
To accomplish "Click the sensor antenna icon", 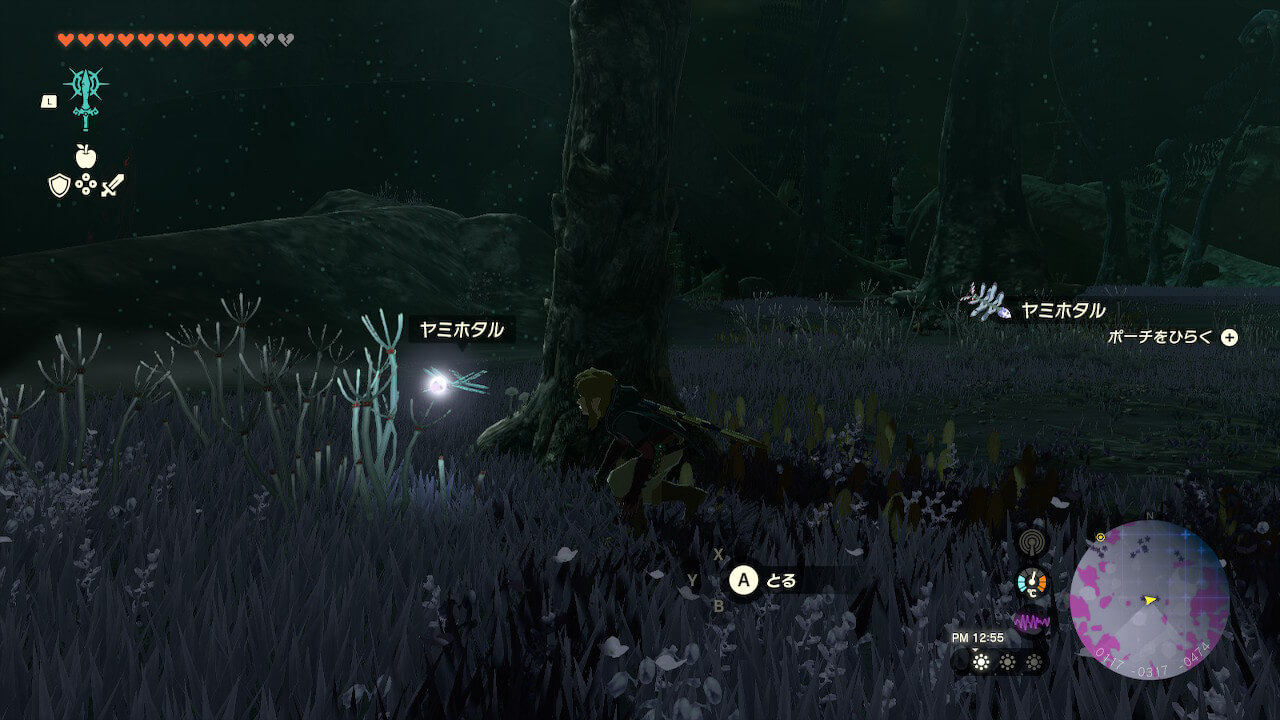I will tap(1031, 543).
